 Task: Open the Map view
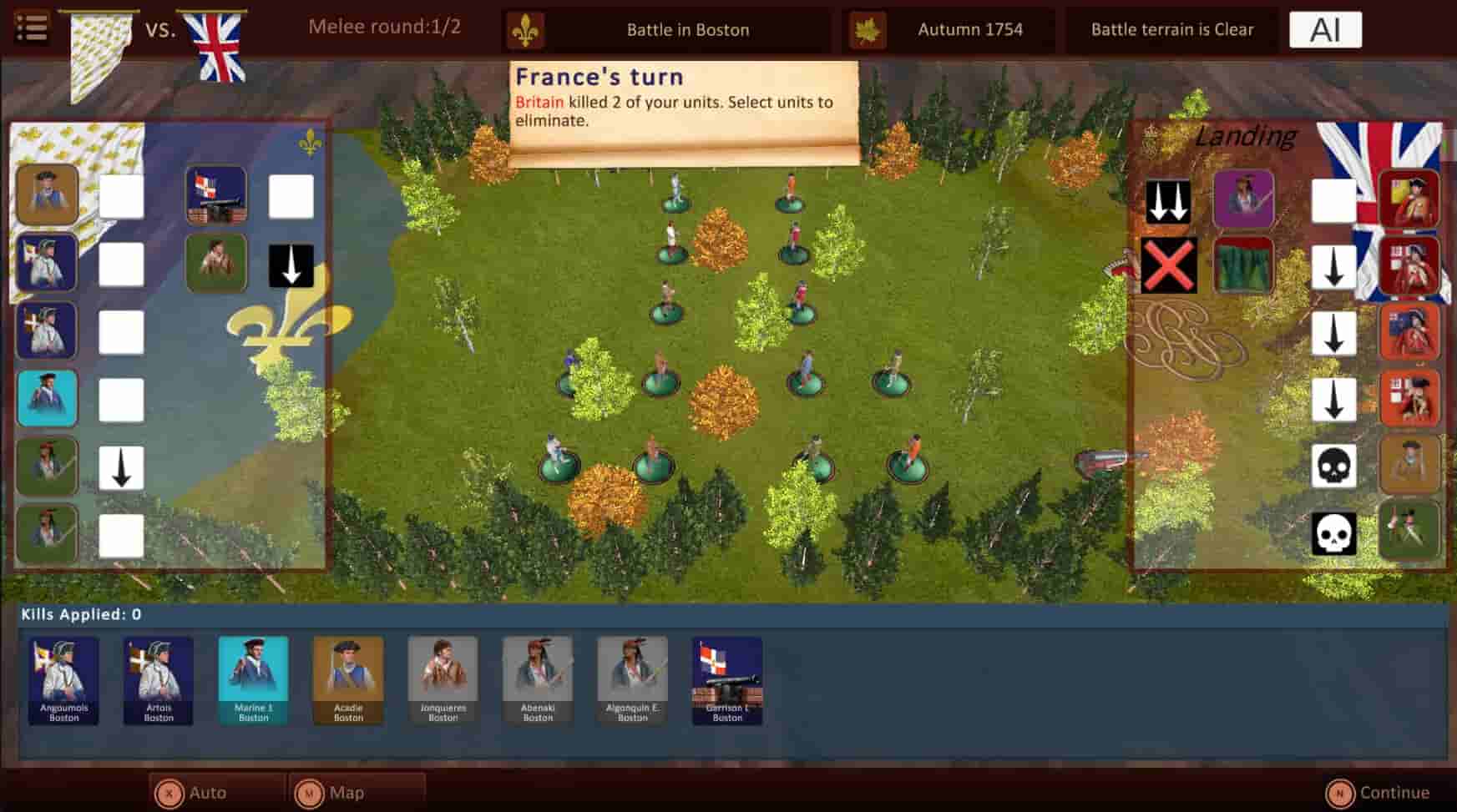pos(342,792)
